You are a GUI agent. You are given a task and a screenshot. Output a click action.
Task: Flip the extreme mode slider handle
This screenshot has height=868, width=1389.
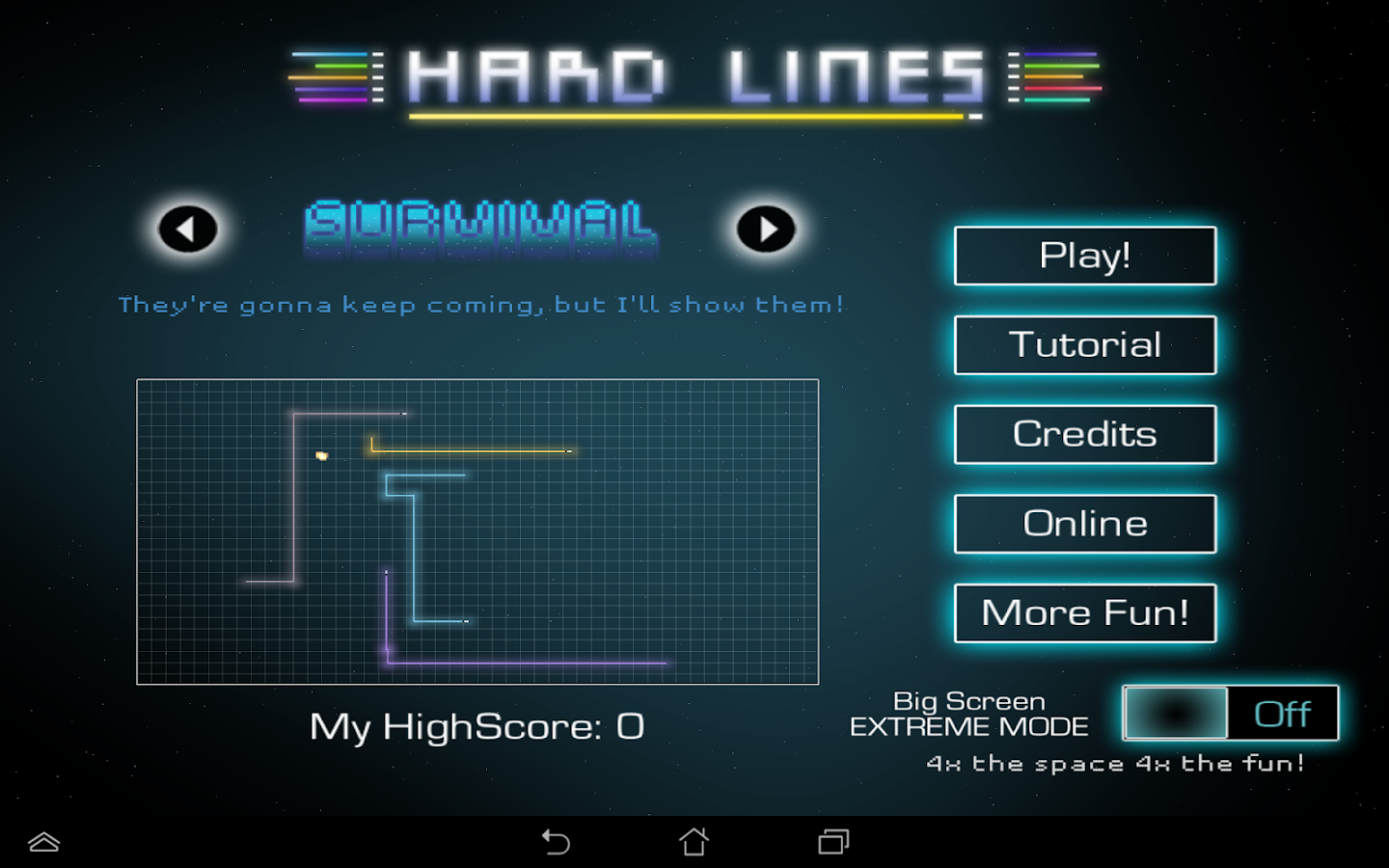pos(1177,714)
